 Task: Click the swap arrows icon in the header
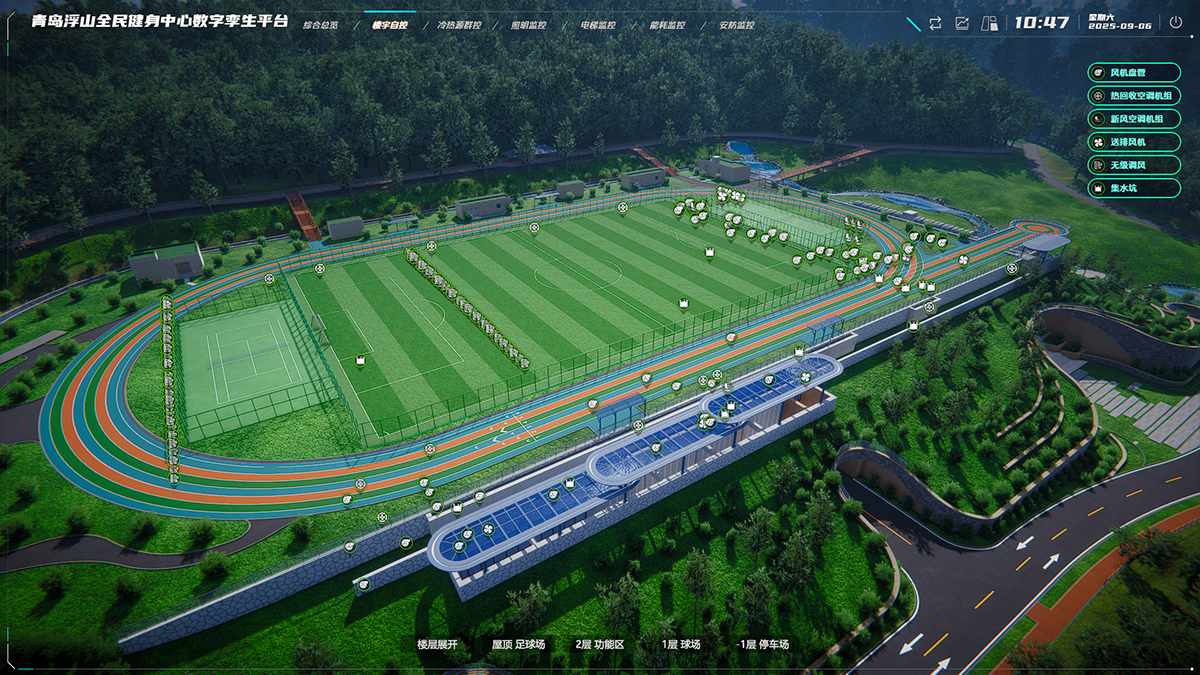(x=935, y=23)
